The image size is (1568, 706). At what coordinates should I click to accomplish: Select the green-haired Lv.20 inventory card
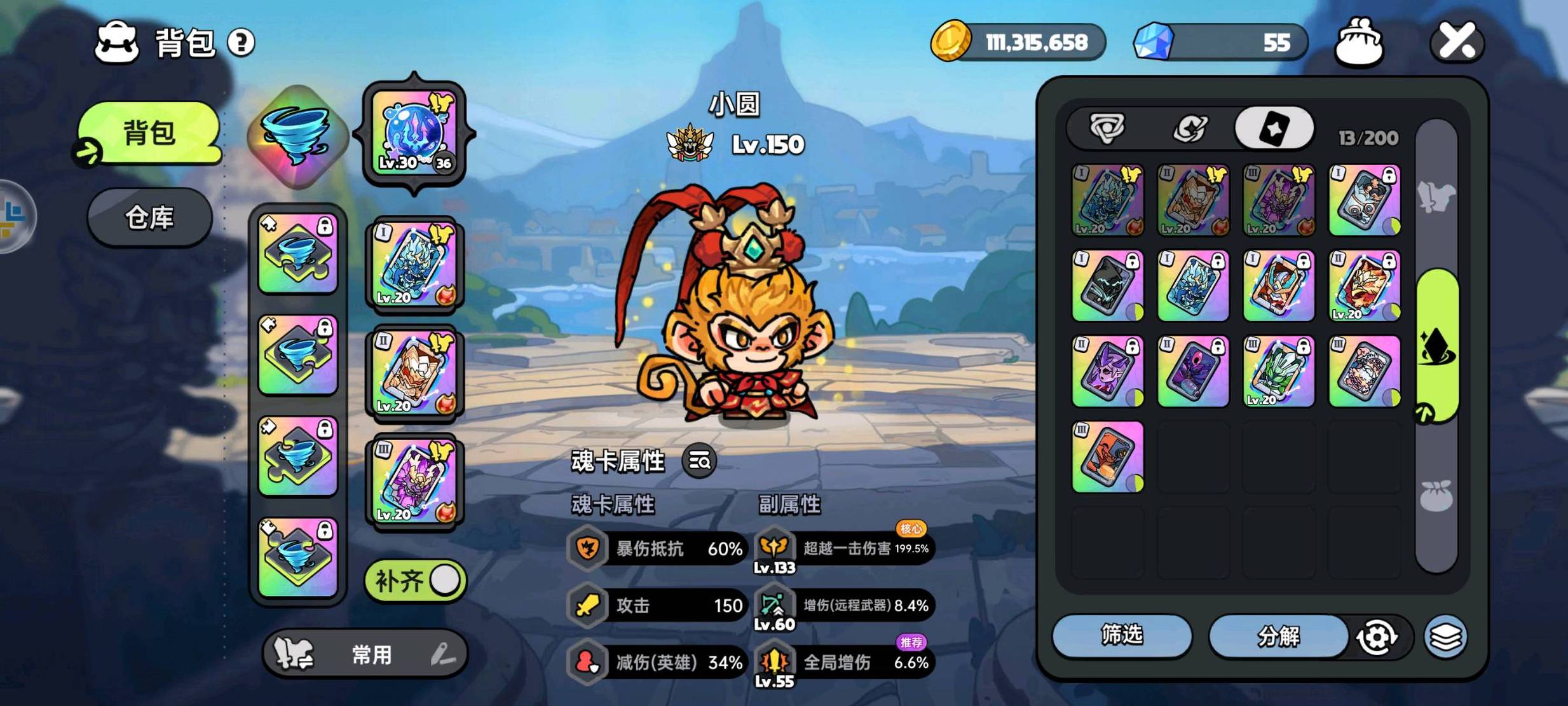[x=1279, y=371]
